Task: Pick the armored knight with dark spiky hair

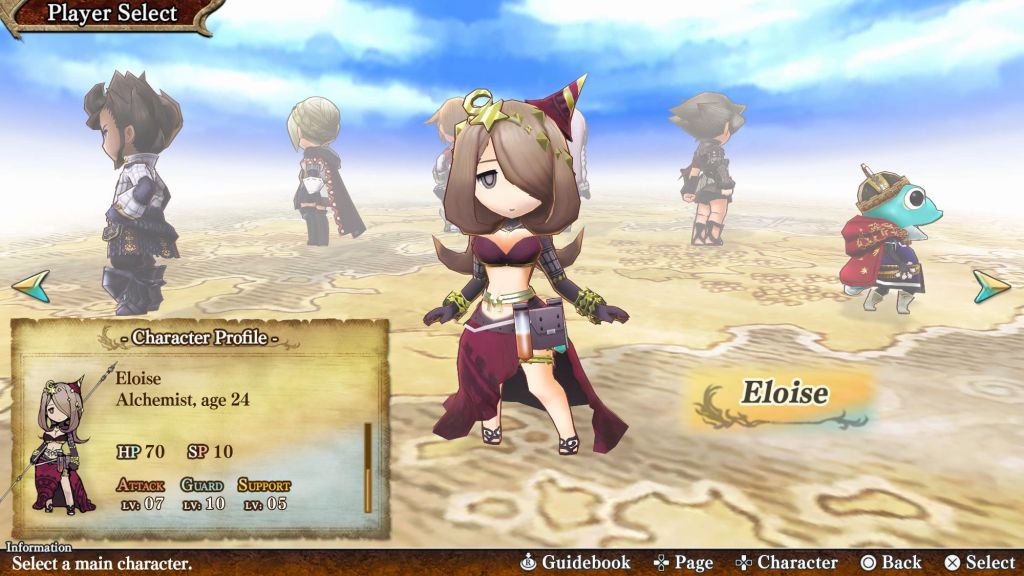Action: (137, 190)
